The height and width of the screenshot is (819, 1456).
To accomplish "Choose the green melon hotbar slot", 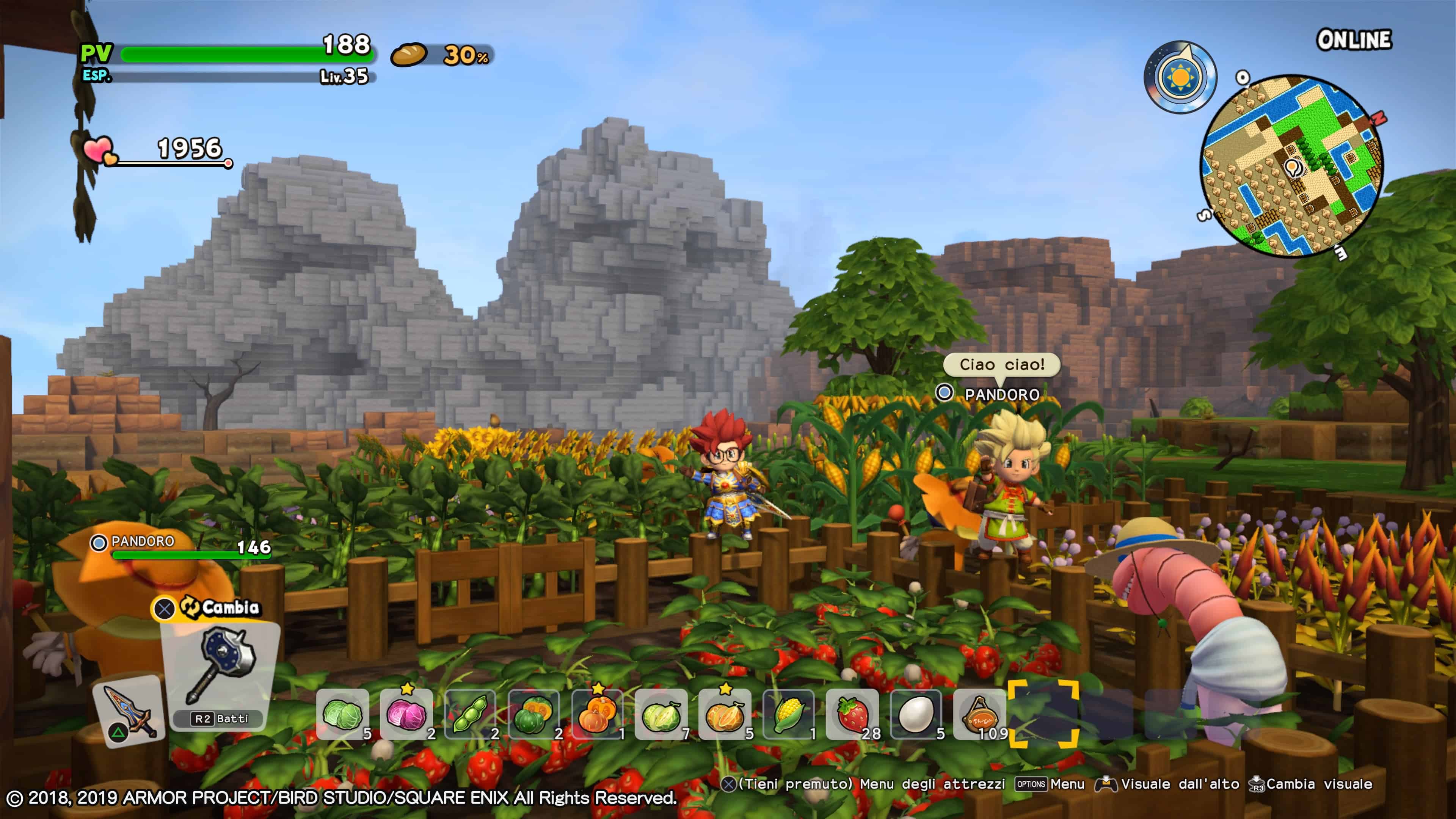I will 661,714.
